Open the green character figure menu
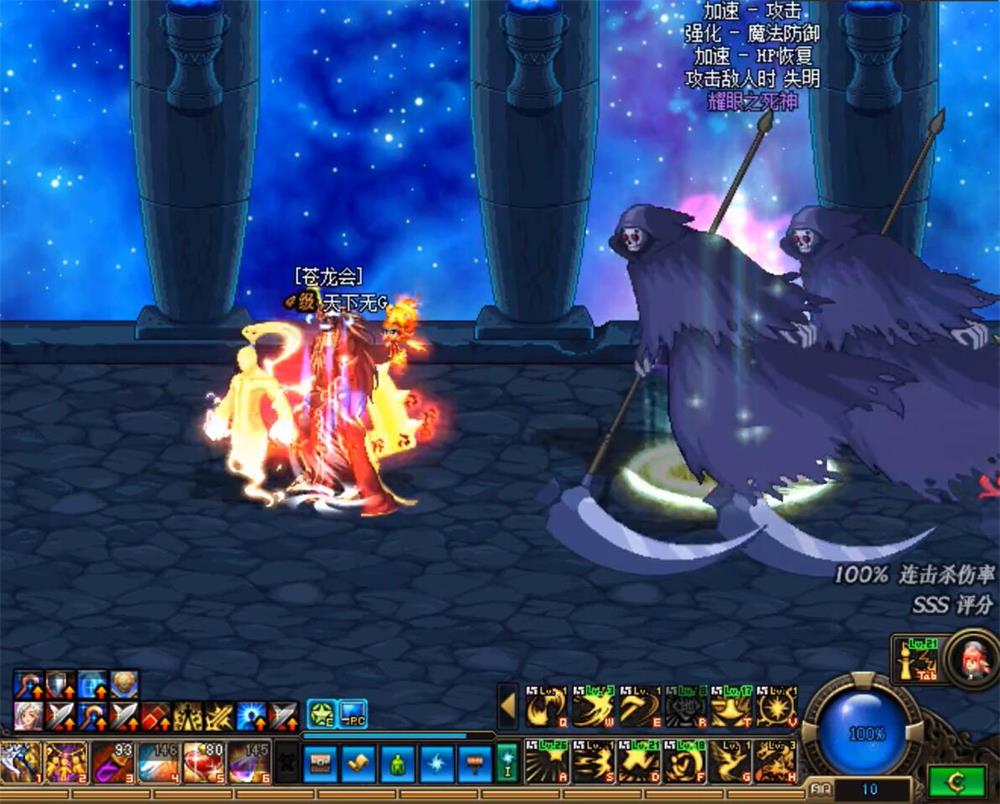 click(397, 763)
